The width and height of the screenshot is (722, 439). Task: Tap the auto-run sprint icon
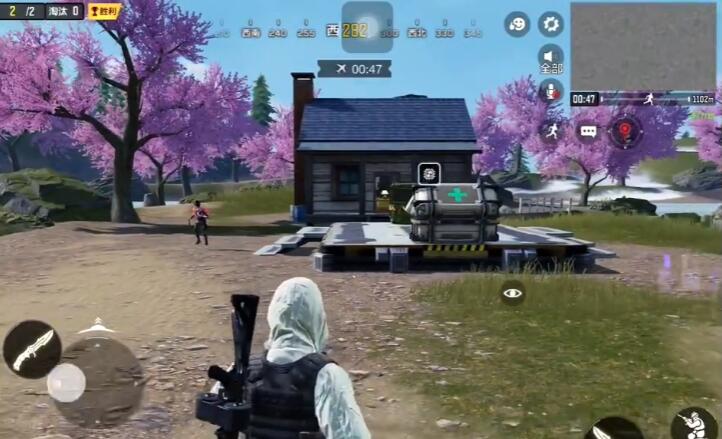(x=551, y=130)
